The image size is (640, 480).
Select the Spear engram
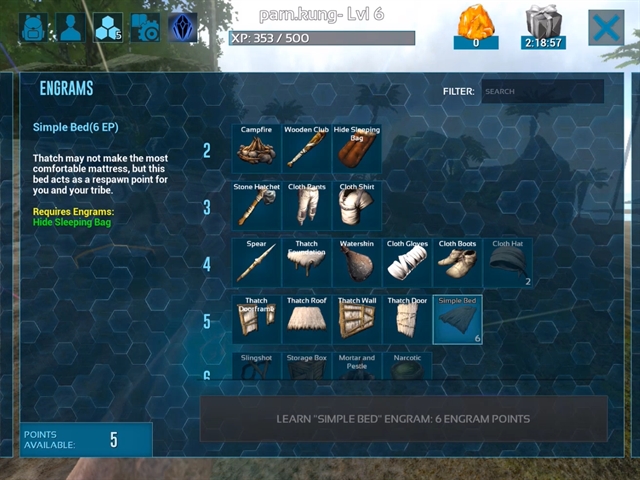tap(257, 262)
